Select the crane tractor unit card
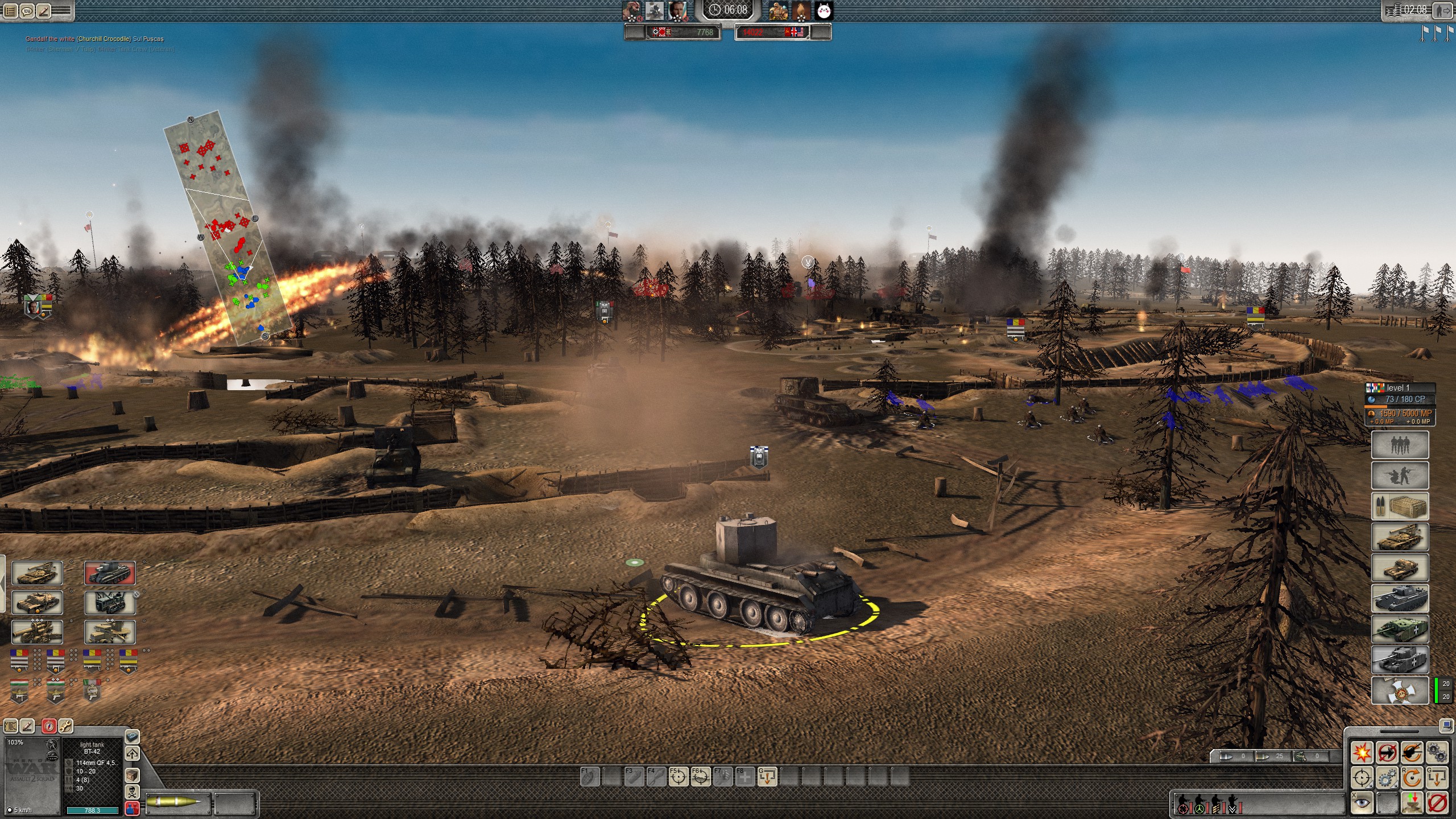Screen dimensions: 1456x819 pyautogui.click(x=110, y=603)
